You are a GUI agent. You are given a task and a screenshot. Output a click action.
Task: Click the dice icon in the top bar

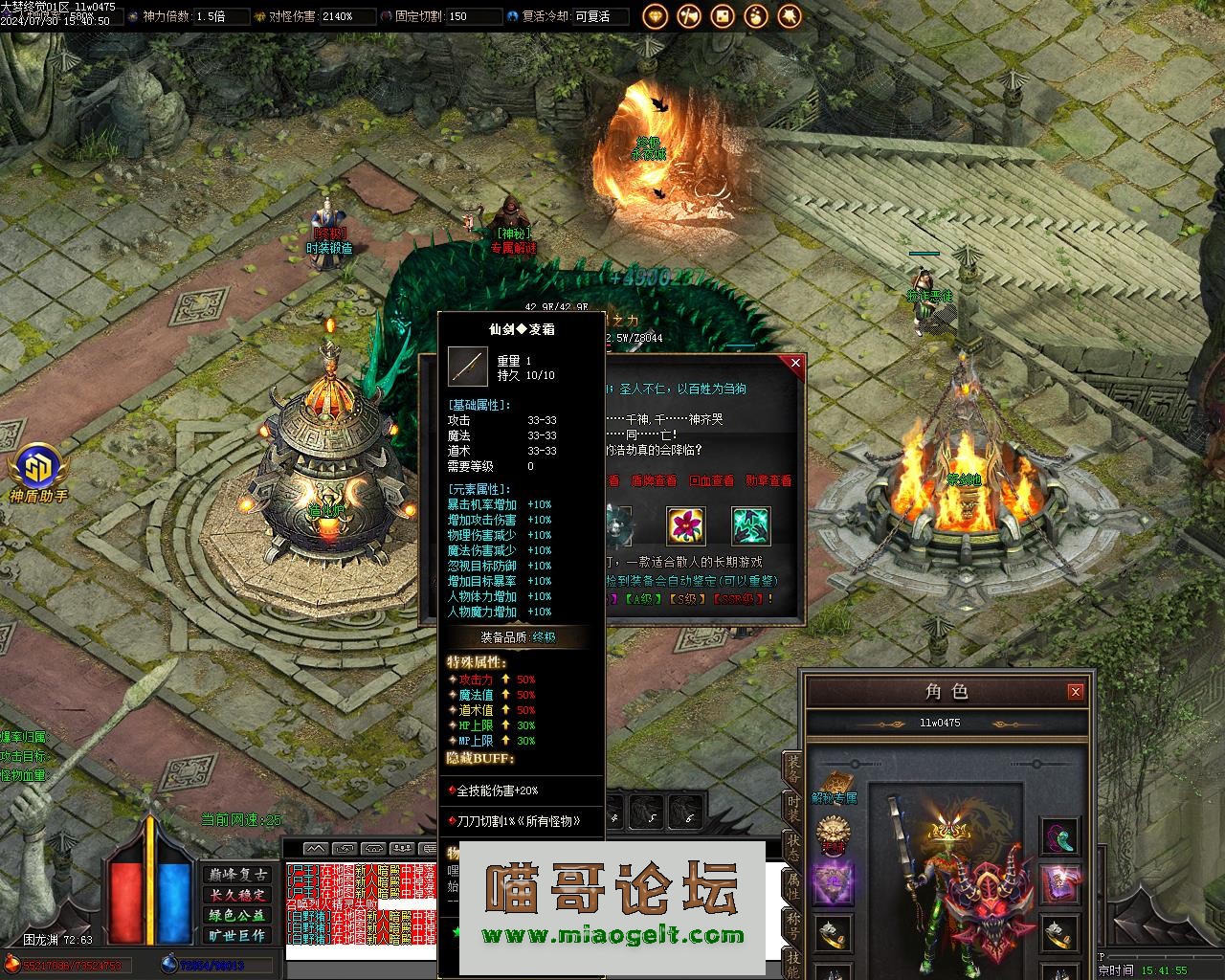723,16
